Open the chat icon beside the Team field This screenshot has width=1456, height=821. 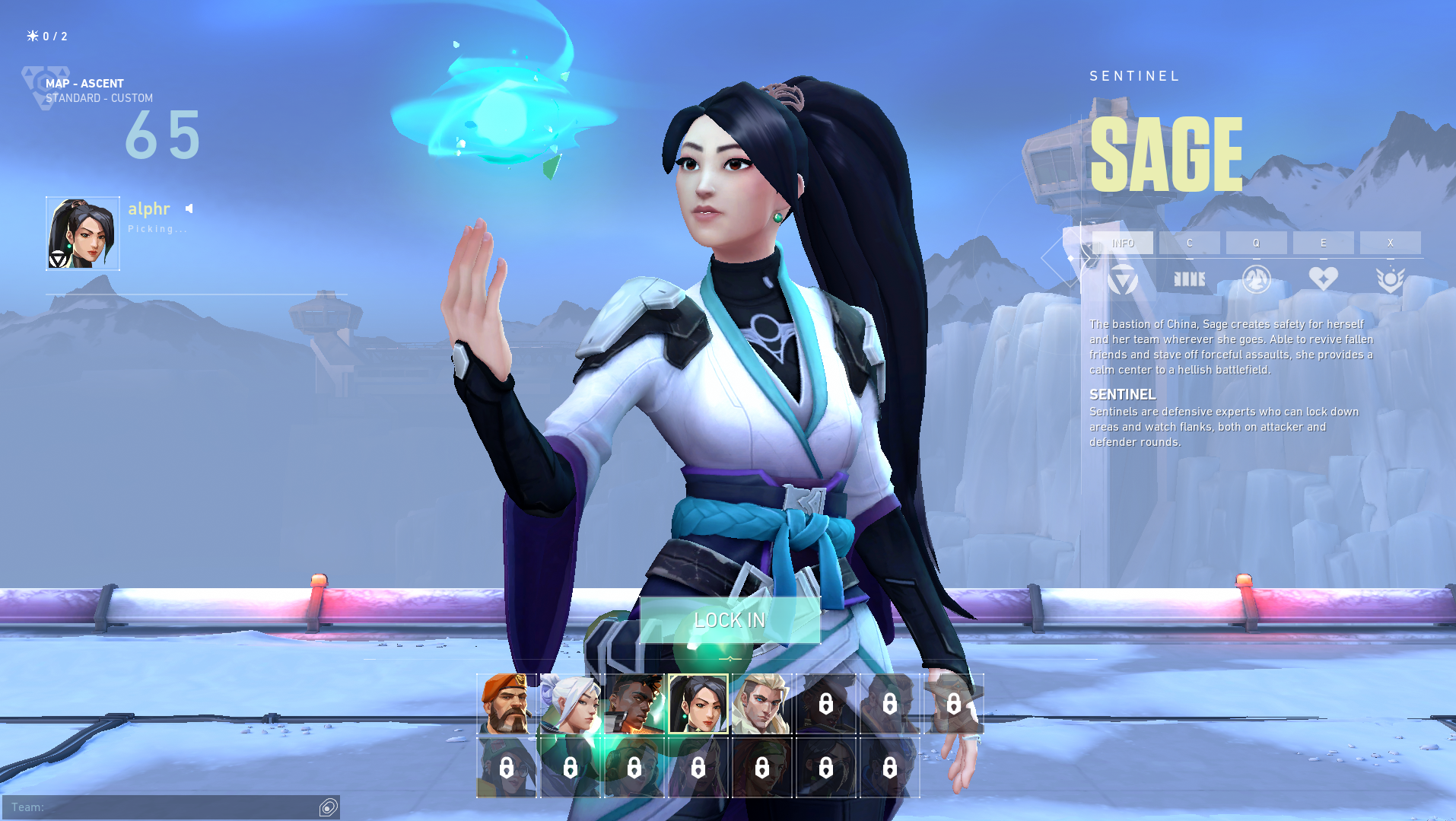point(329,807)
